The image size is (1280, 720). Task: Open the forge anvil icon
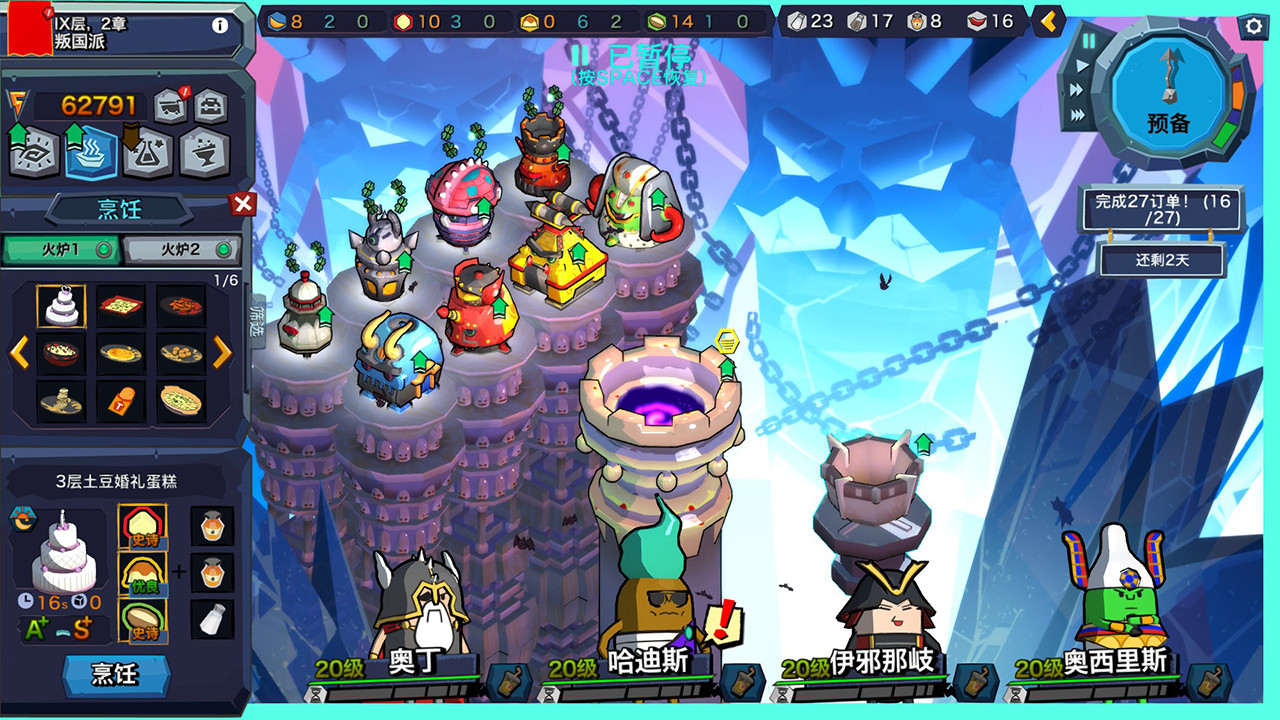[x=205, y=152]
